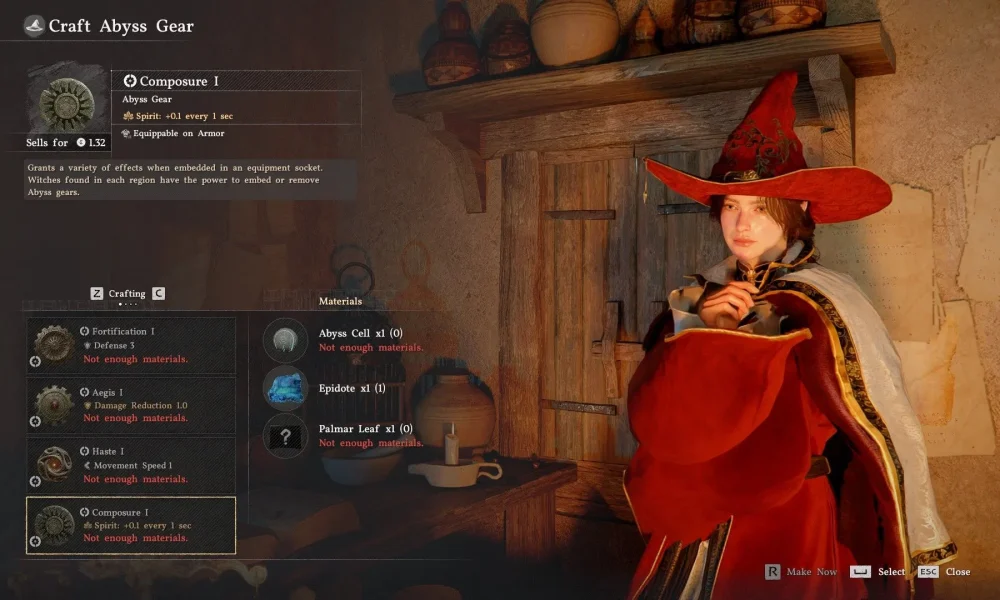
Task: Select the Epidote material icon
Action: tap(285, 388)
